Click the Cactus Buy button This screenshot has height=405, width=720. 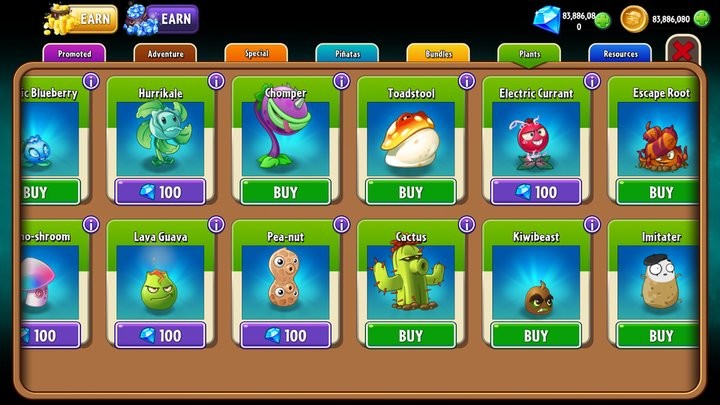[410, 335]
